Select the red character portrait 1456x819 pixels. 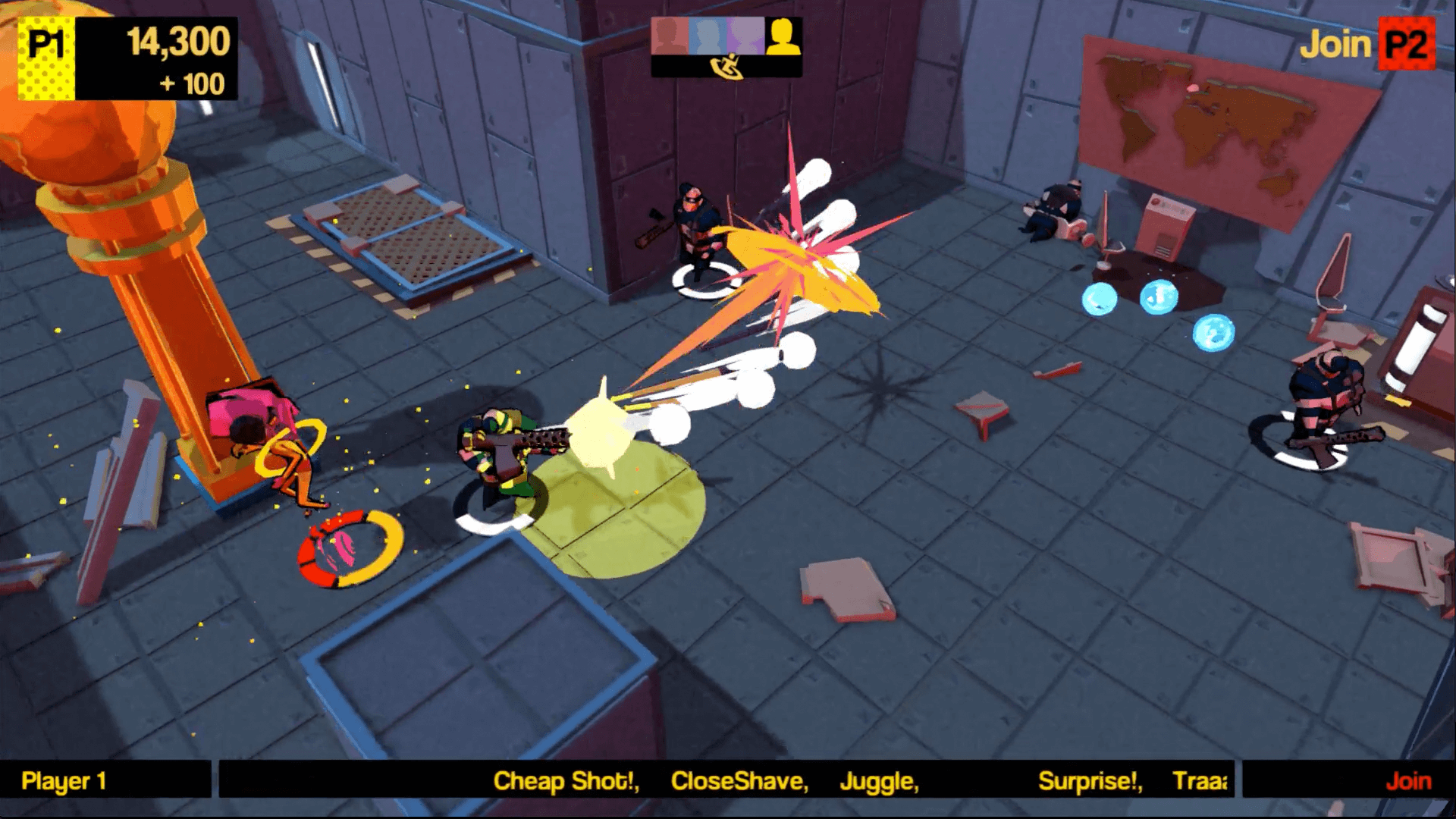[669, 36]
